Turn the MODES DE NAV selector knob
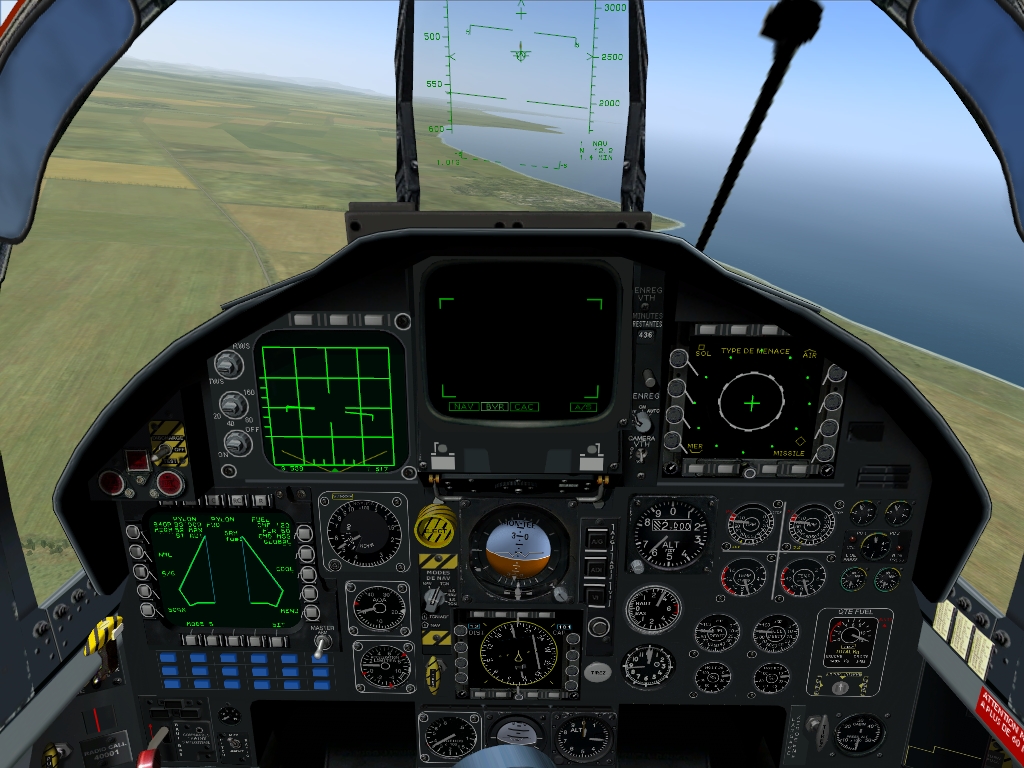 (434, 598)
